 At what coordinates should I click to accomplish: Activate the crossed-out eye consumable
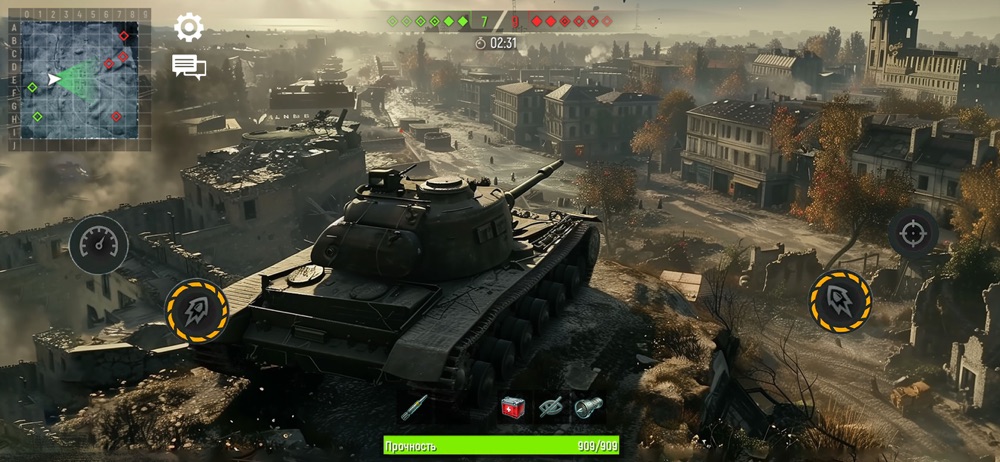click(550, 407)
